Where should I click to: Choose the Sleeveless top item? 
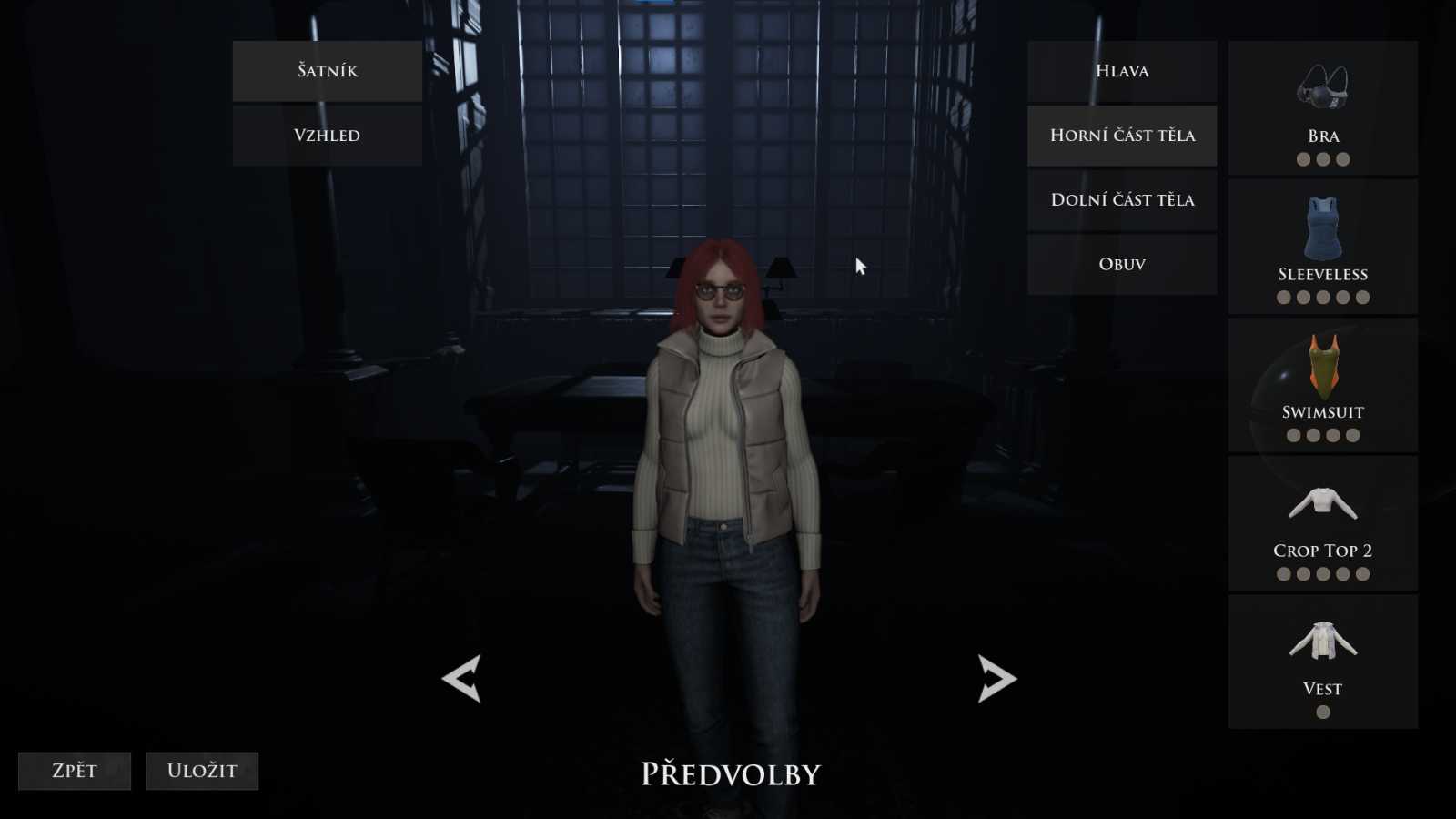coord(1322,247)
